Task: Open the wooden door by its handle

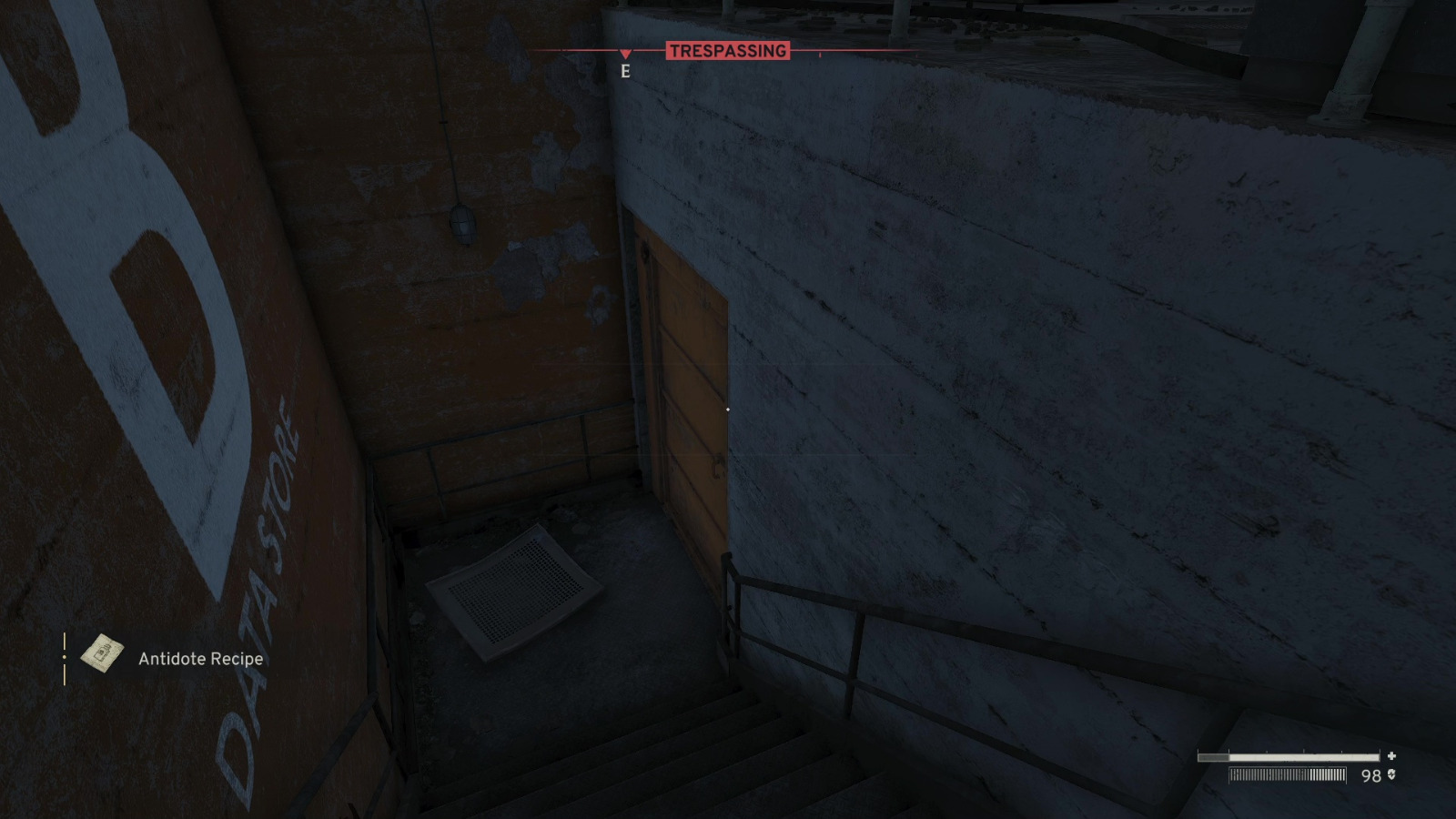Action: click(x=717, y=466)
